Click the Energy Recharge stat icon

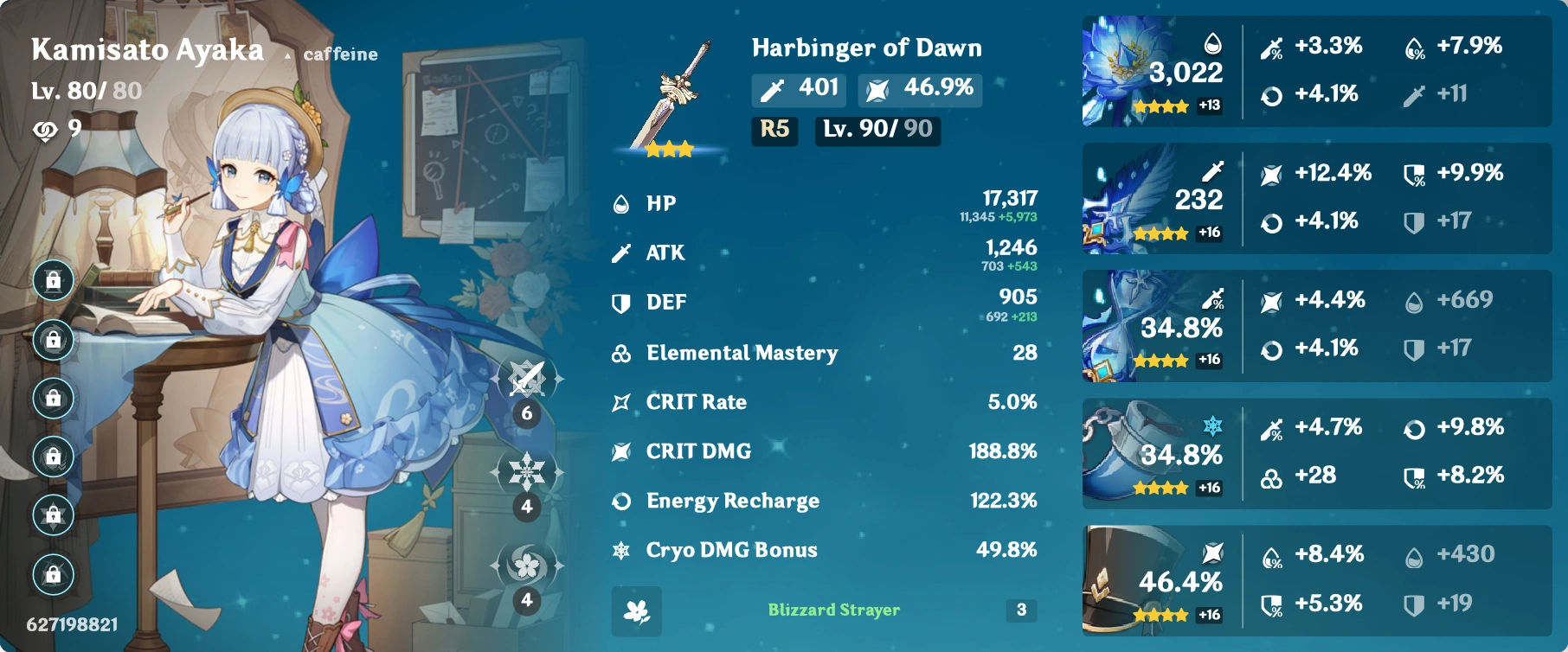620,500
